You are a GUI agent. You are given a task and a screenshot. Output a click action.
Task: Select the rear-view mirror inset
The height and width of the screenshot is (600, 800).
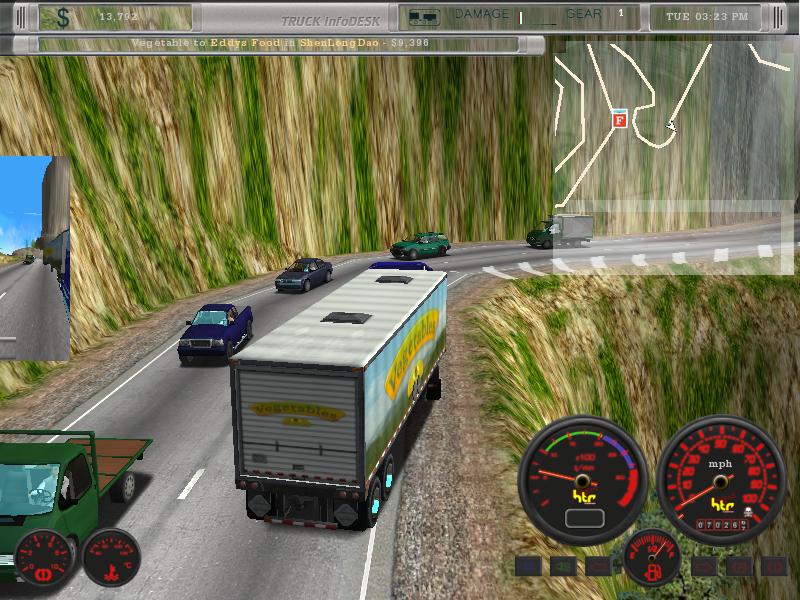pyautogui.click(x=34, y=258)
